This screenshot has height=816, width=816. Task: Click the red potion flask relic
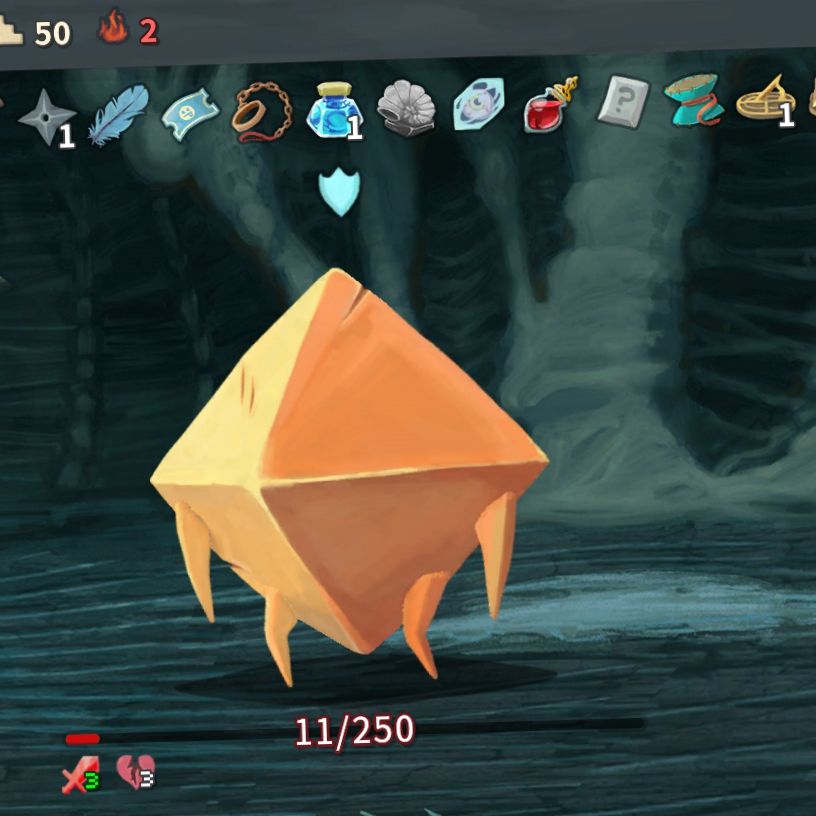549,106
